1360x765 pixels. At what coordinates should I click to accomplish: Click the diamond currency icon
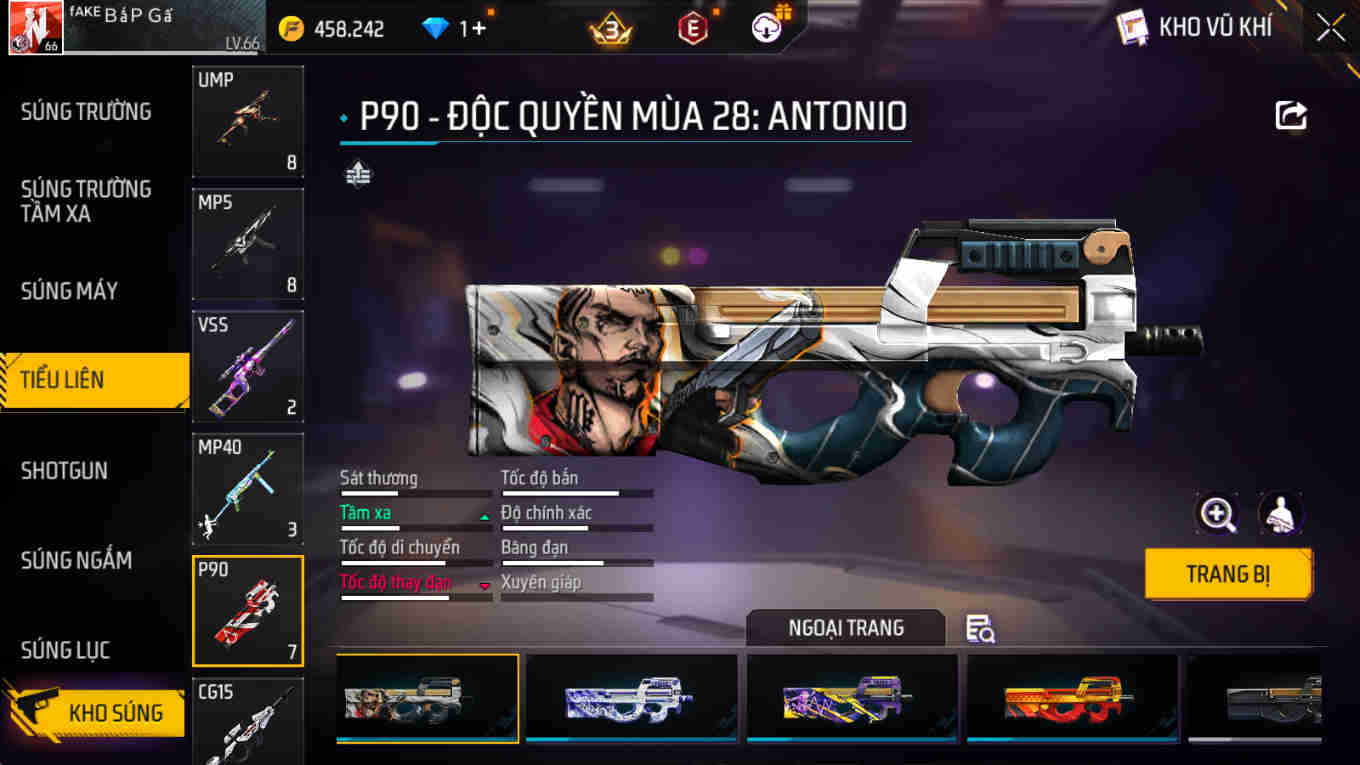[434, 29]
